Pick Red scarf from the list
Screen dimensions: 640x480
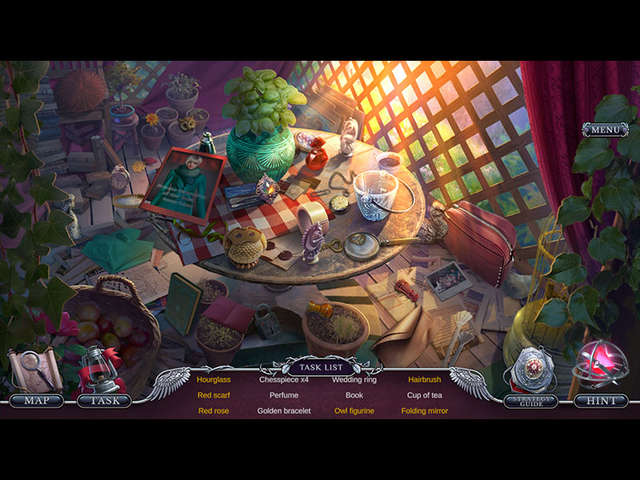[214, 395]
